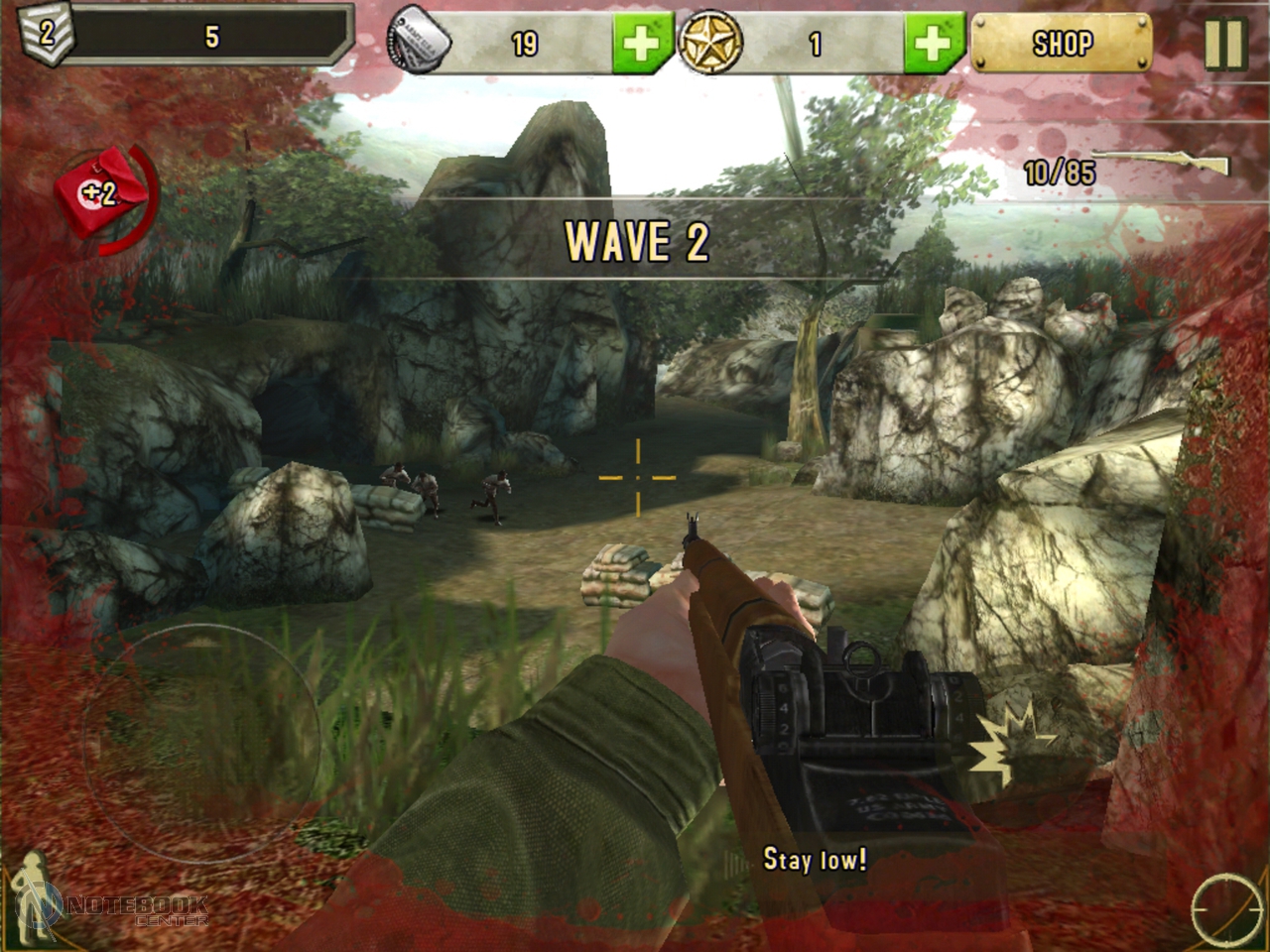Buy more star medals with the plus button
This screenshot has height=952, width=1270.
coord(932,44)
